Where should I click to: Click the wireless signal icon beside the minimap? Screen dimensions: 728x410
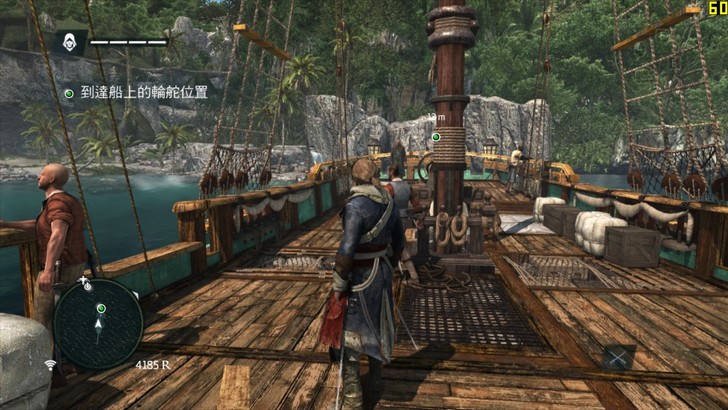tap(50, 364)
